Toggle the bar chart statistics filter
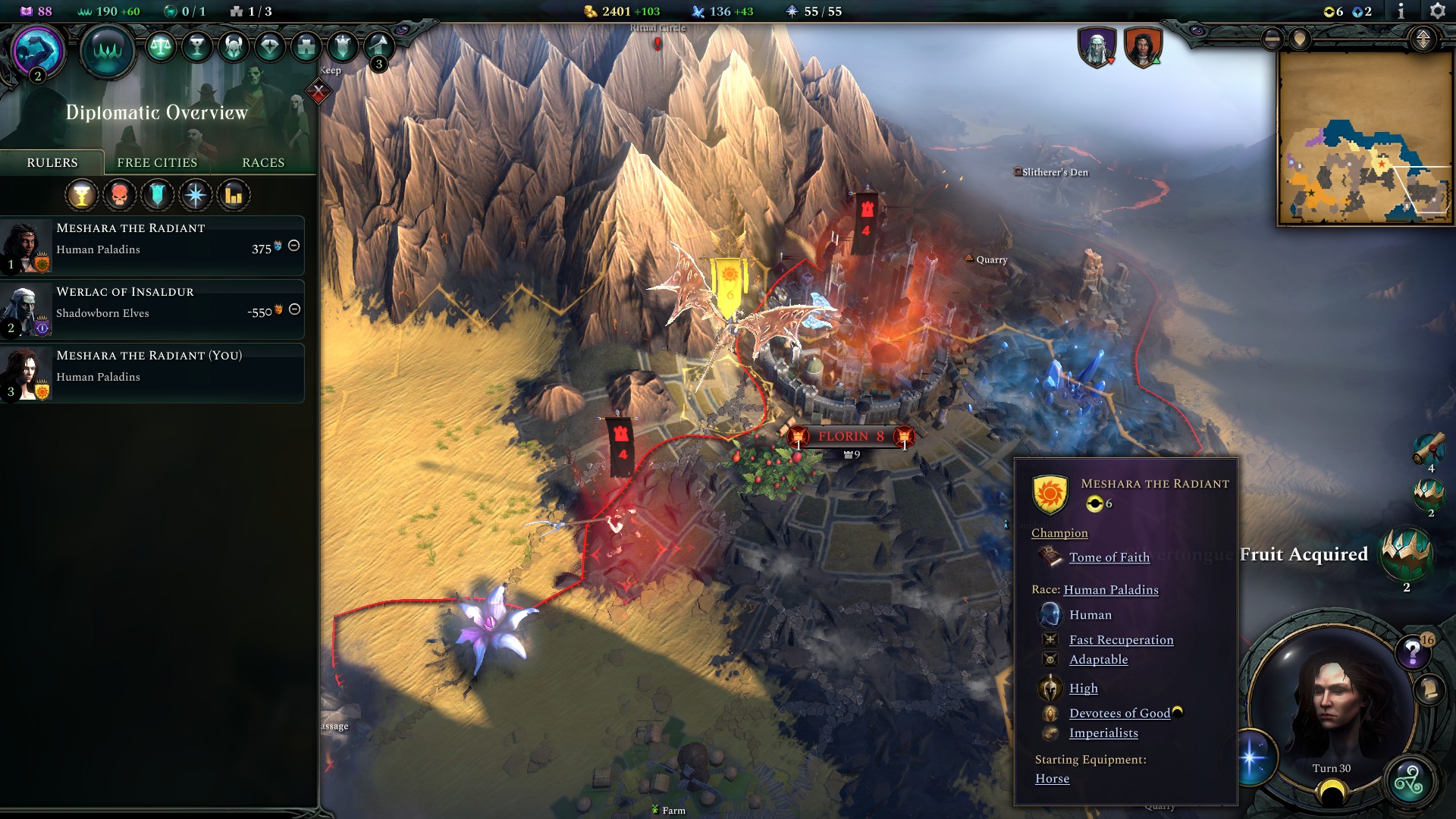 pyautogui.click(x=233, y=195)
